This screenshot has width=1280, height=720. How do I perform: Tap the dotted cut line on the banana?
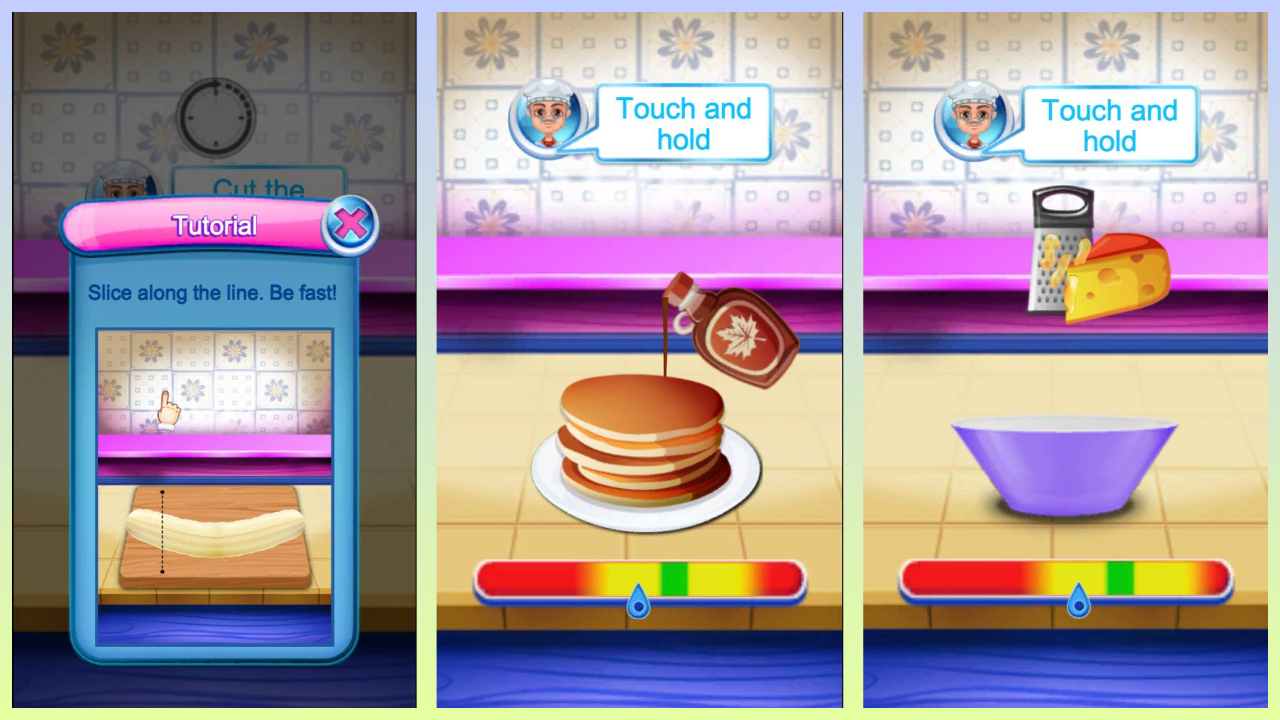(163, 532)
